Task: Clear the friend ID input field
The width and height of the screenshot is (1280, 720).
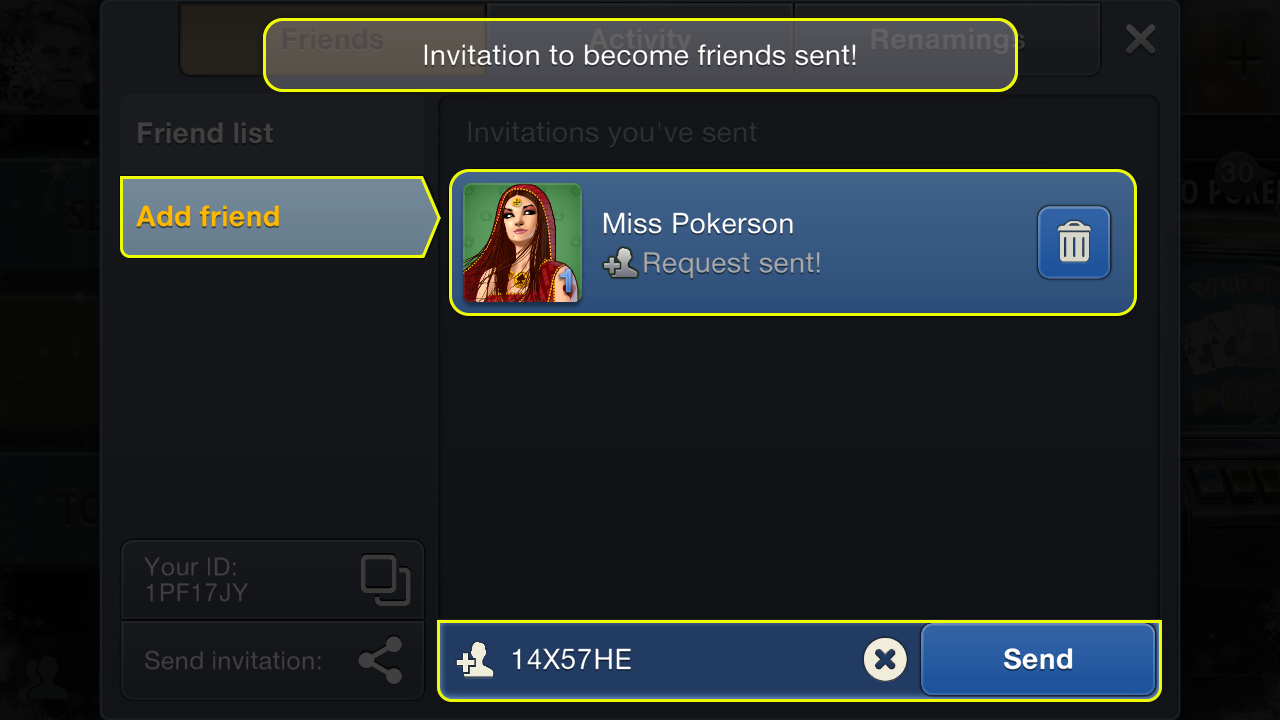Action: click(884, 659)
